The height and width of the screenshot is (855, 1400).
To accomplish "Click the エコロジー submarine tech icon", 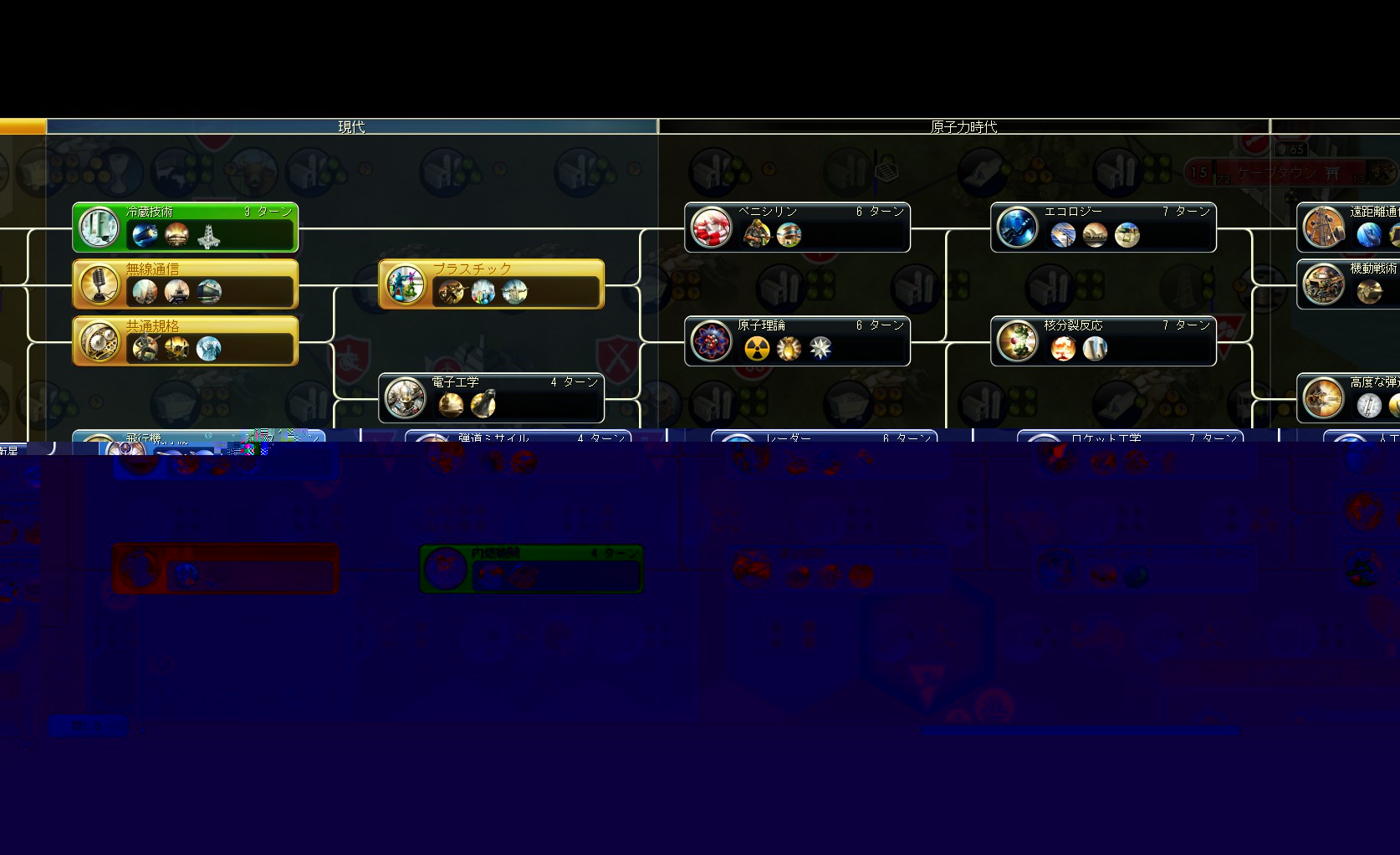I will pos(1017,228).
